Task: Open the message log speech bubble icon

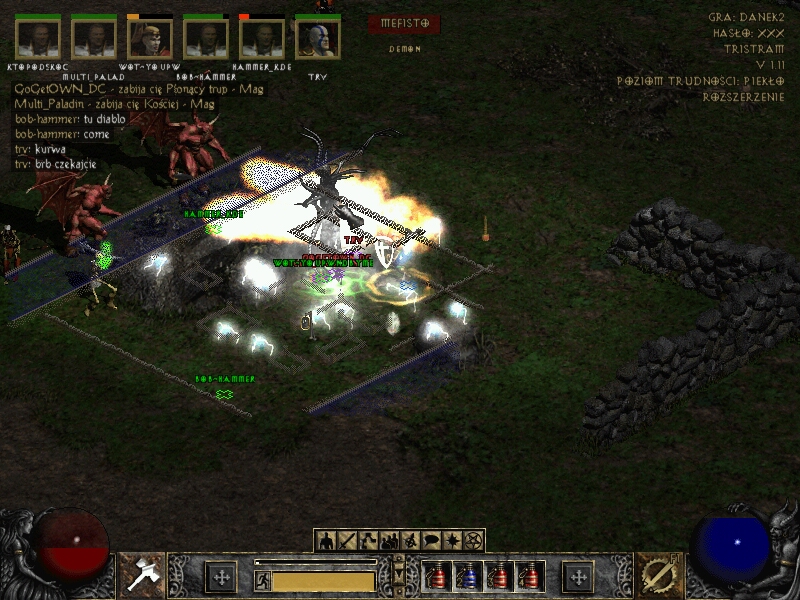Action: [x=431, y=541]
